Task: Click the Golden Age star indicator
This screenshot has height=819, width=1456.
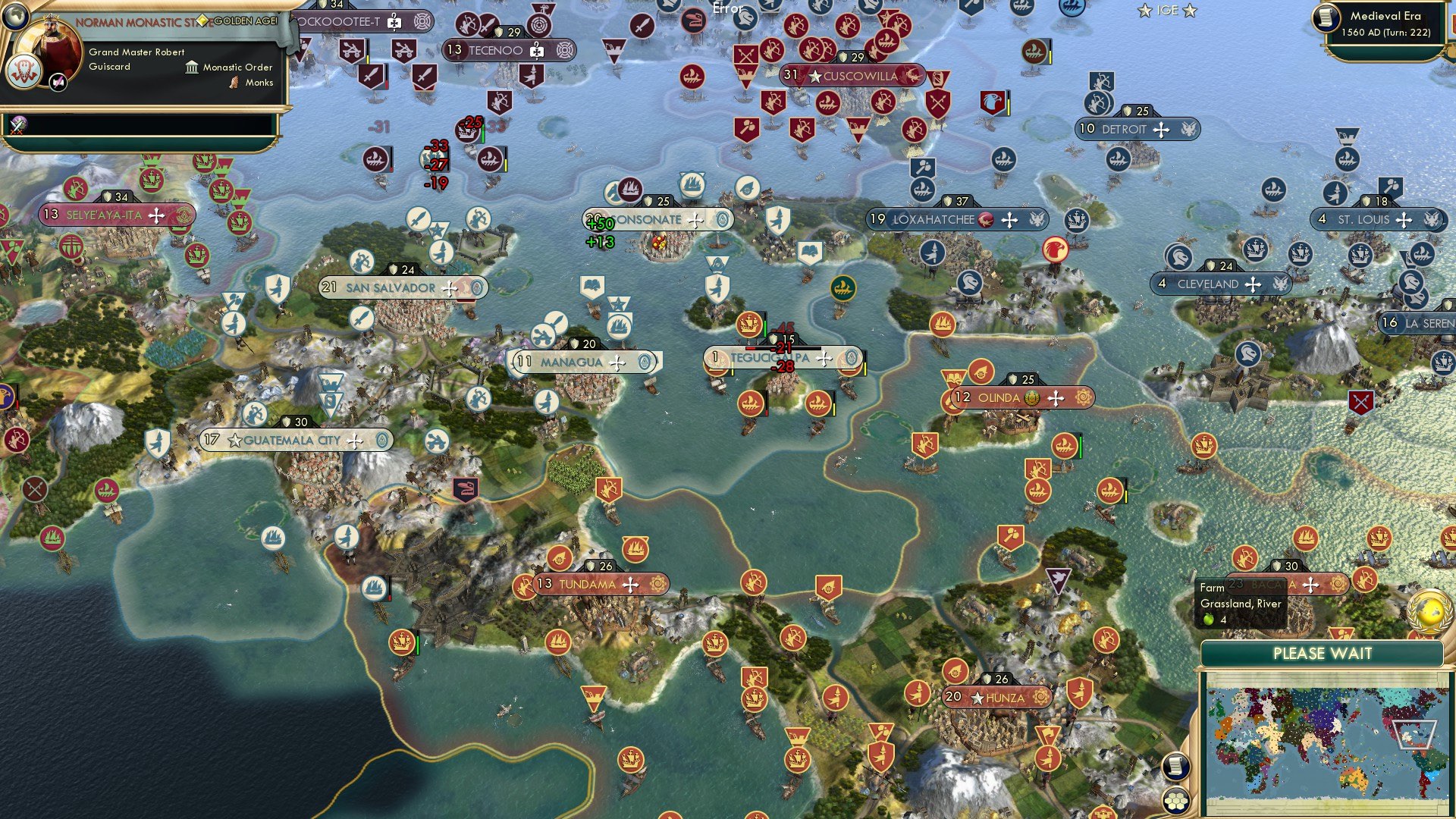Action: [203, 20]
